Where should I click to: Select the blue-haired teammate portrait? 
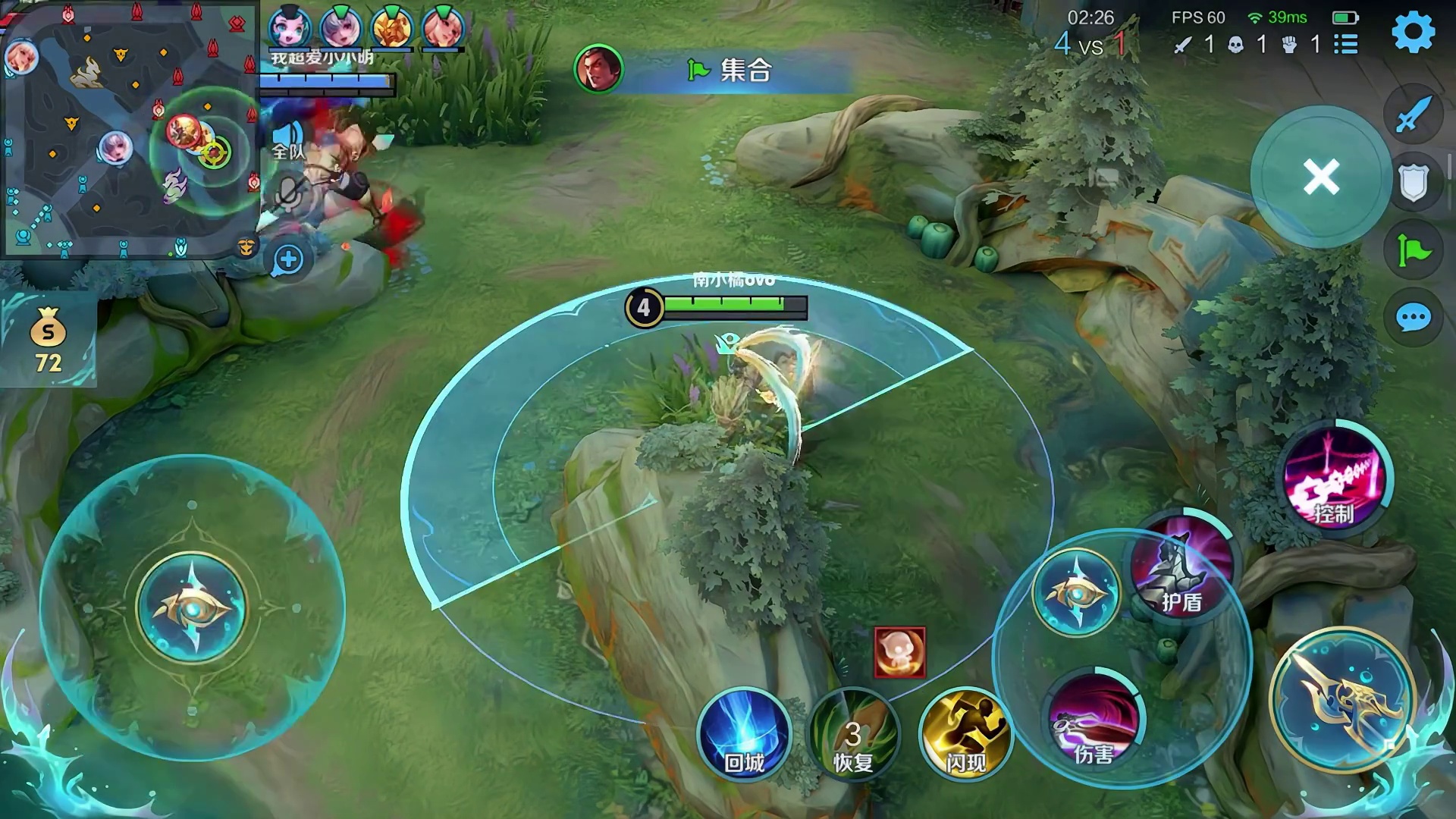(x=290, y=27)
